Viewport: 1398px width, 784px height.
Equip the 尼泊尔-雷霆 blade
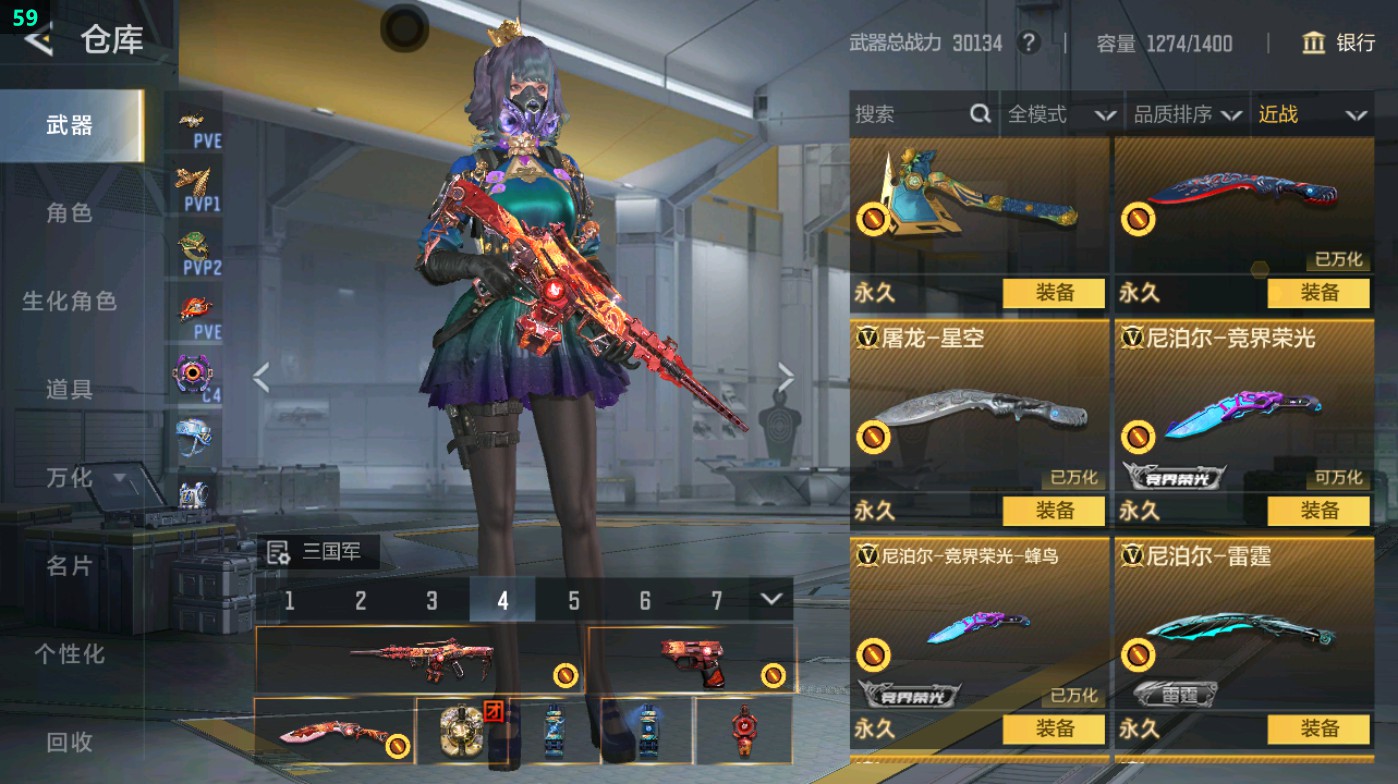(1318, 729)
